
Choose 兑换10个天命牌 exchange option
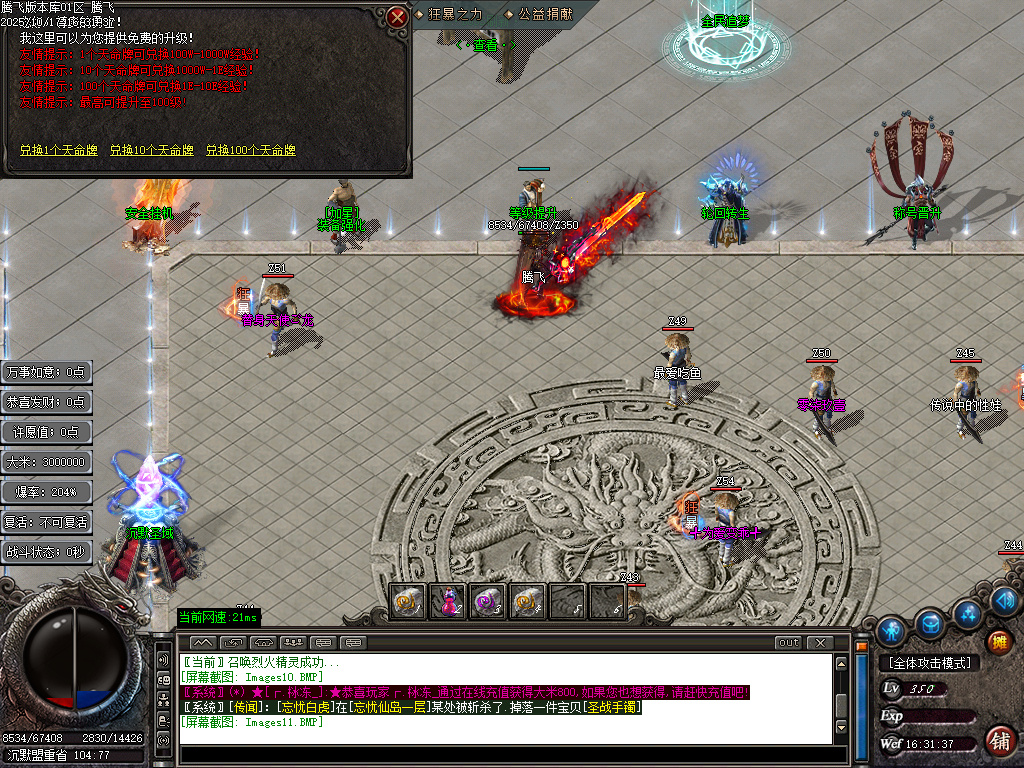152,150
